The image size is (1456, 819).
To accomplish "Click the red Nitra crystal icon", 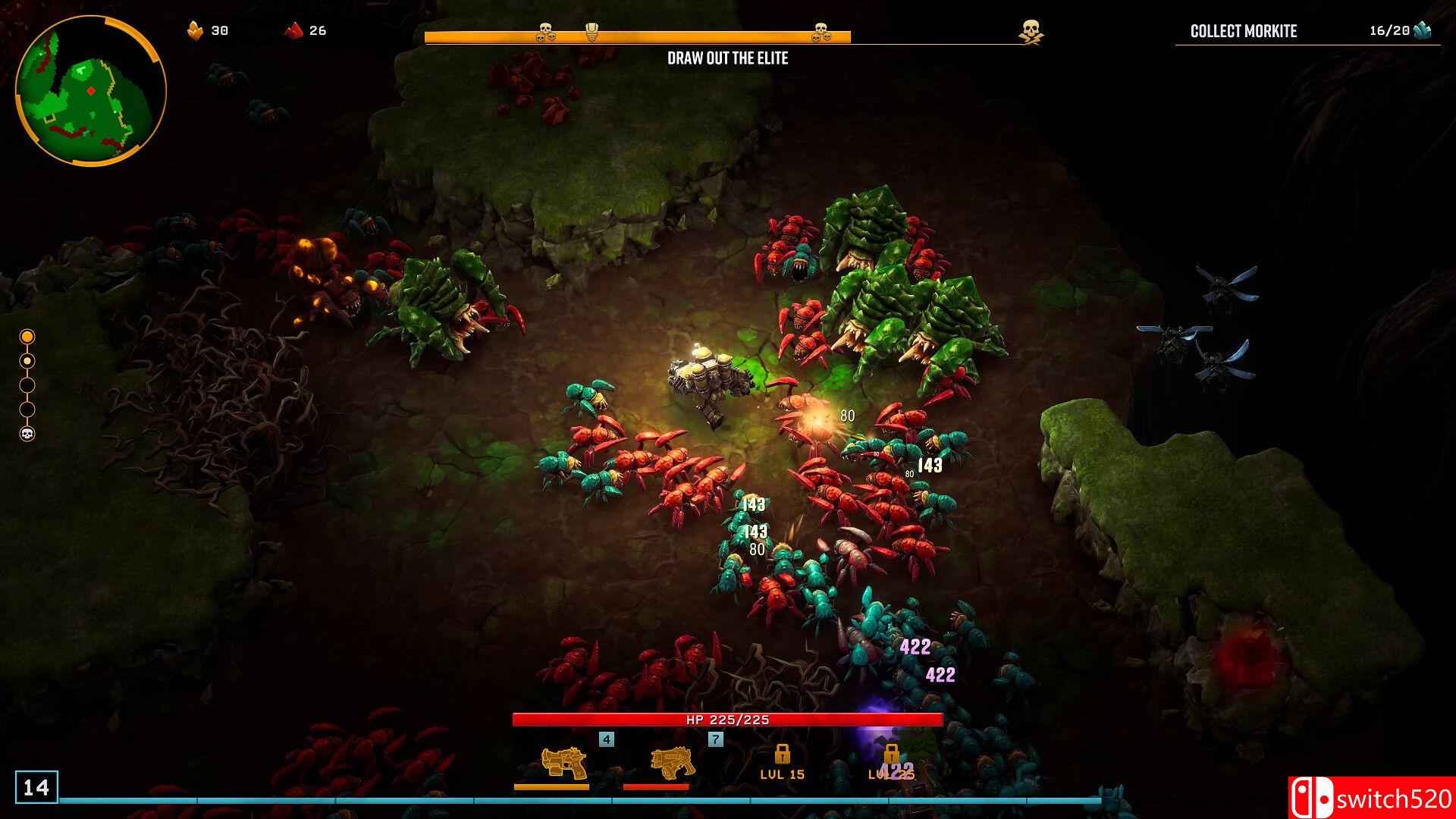I will pyautogui.click(x=290, y=31).
